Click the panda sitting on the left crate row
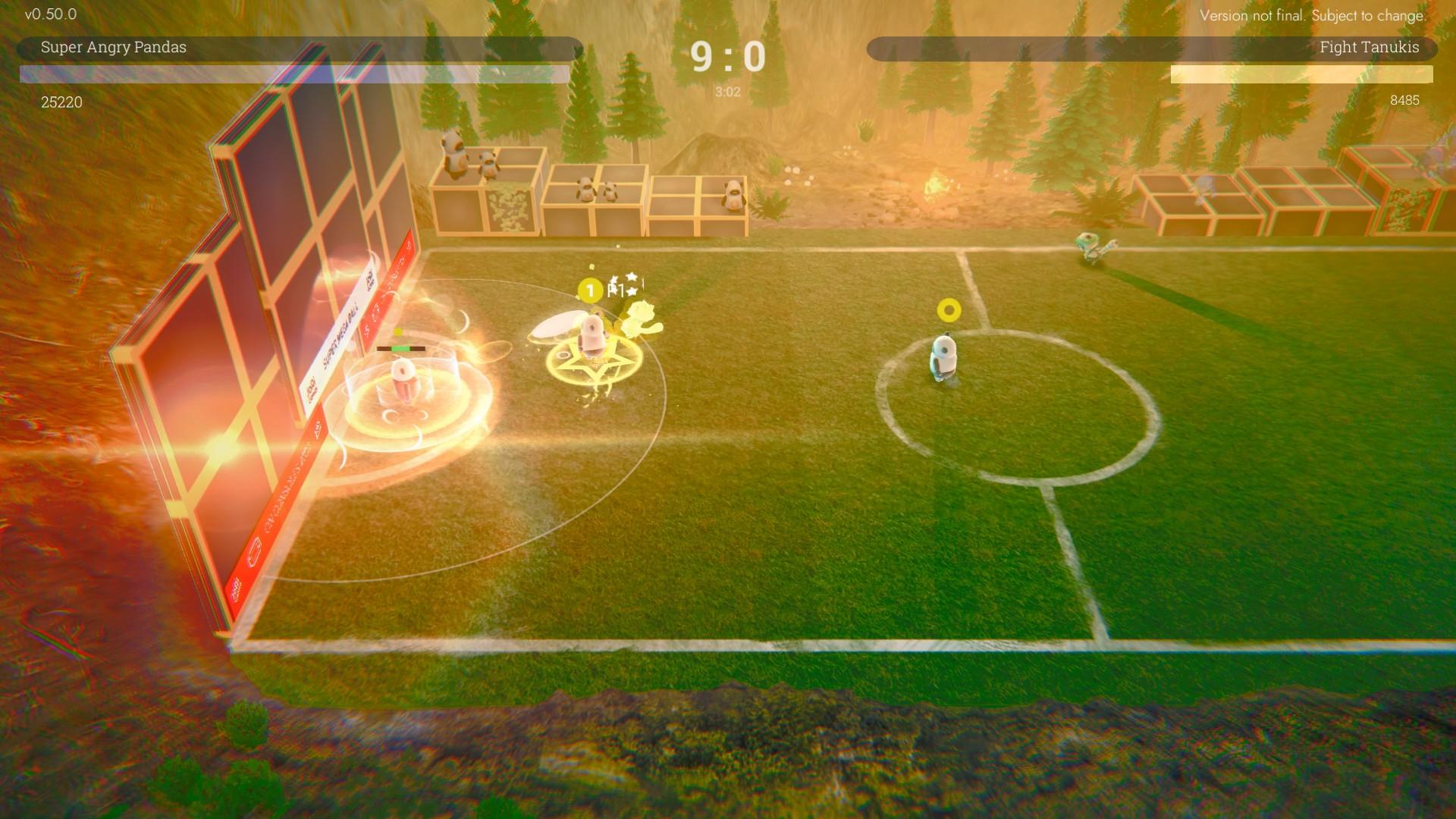This screenshot has height=819, width=1456. coord(451,155)
